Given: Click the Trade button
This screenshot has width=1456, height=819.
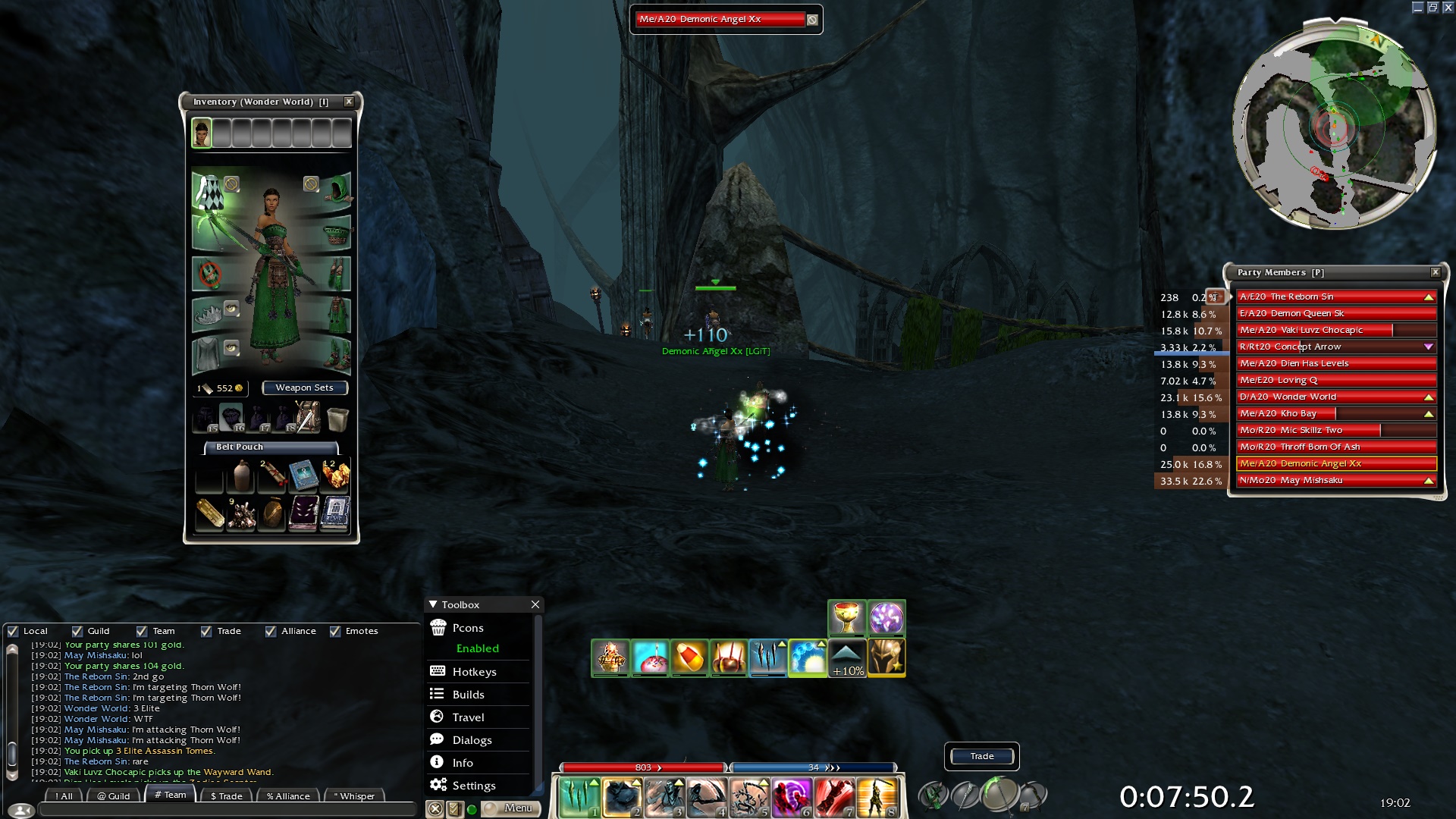Looking at the screenshot, I should 982,756.
